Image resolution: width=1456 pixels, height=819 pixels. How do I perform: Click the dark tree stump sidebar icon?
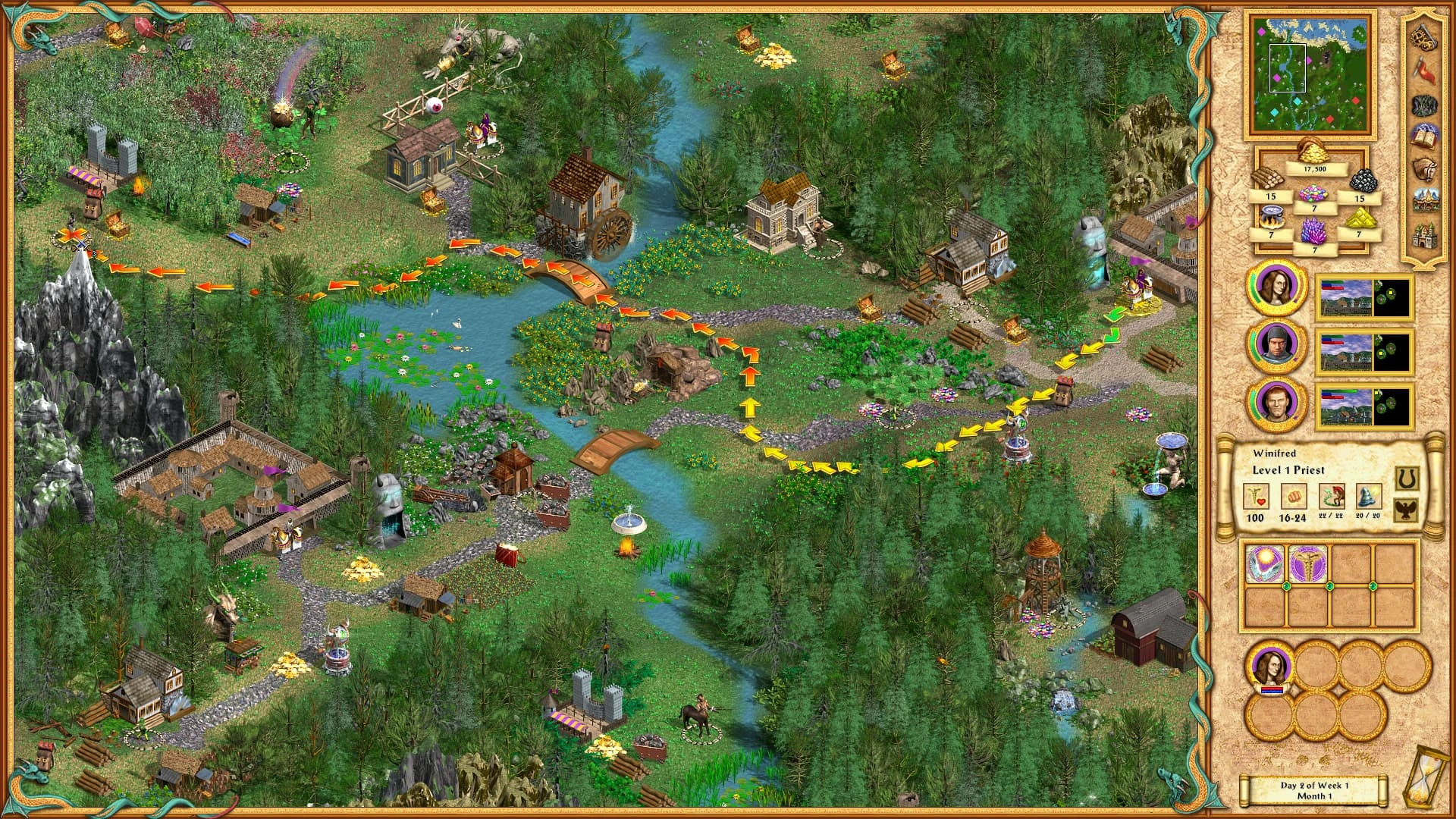tap(1424, 105)
